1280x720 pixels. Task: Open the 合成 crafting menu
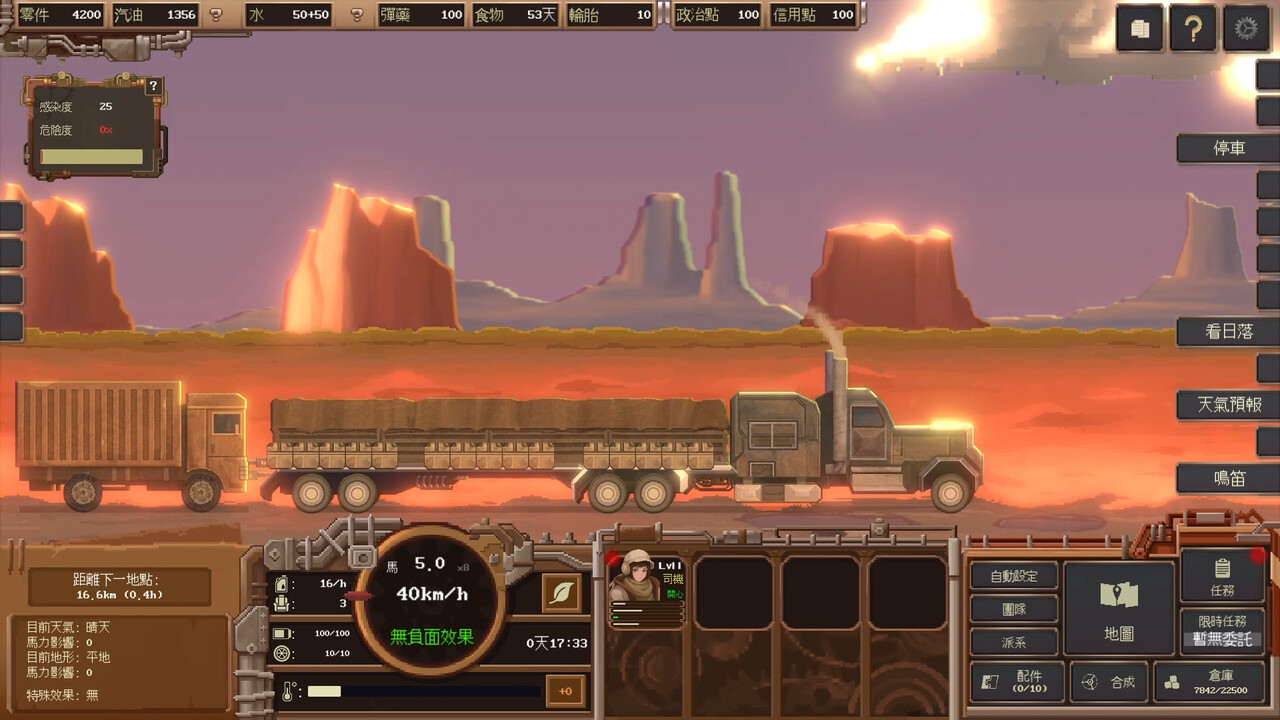click(1109, 682)
